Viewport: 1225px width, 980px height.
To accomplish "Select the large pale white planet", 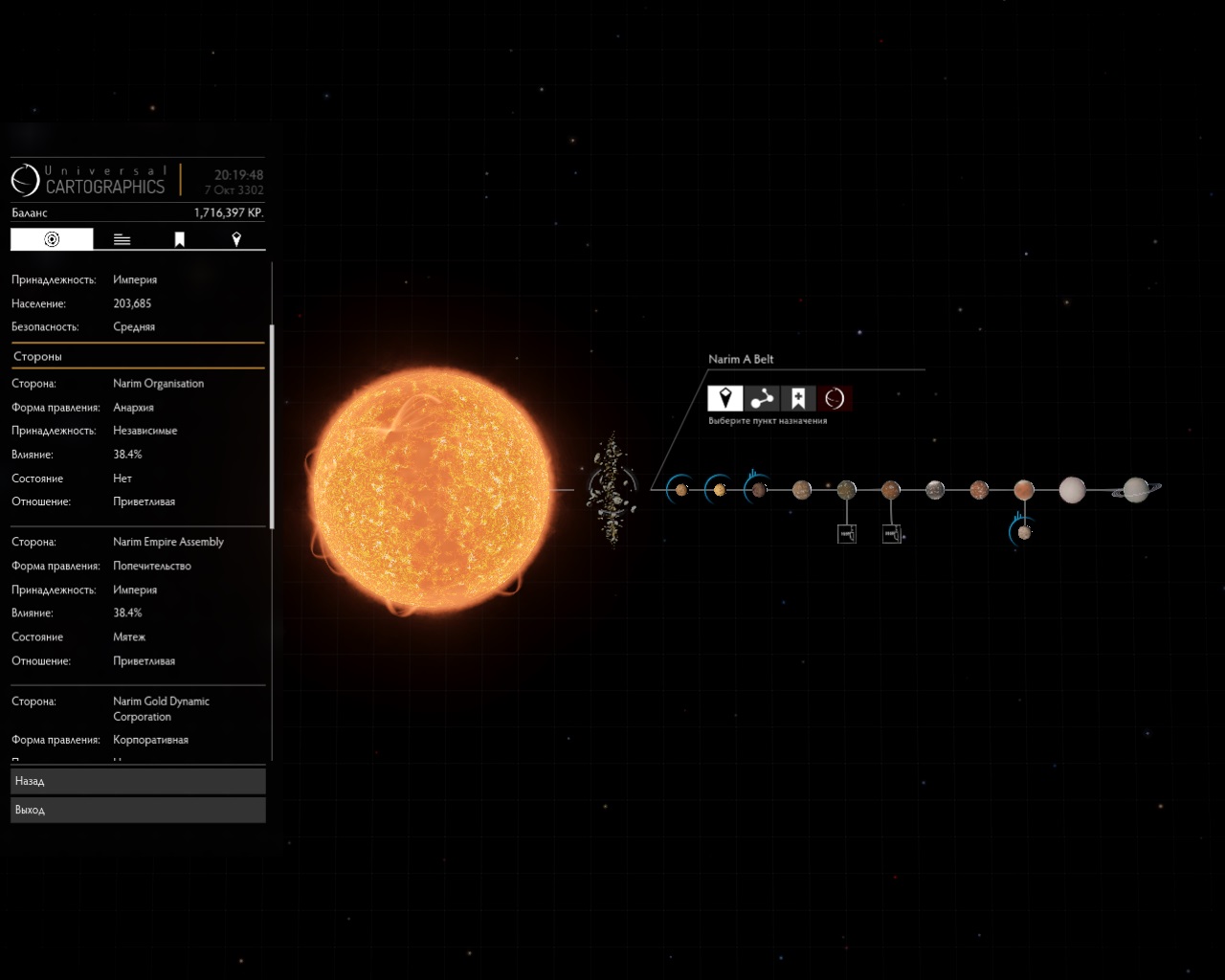I will [1072, 490].
